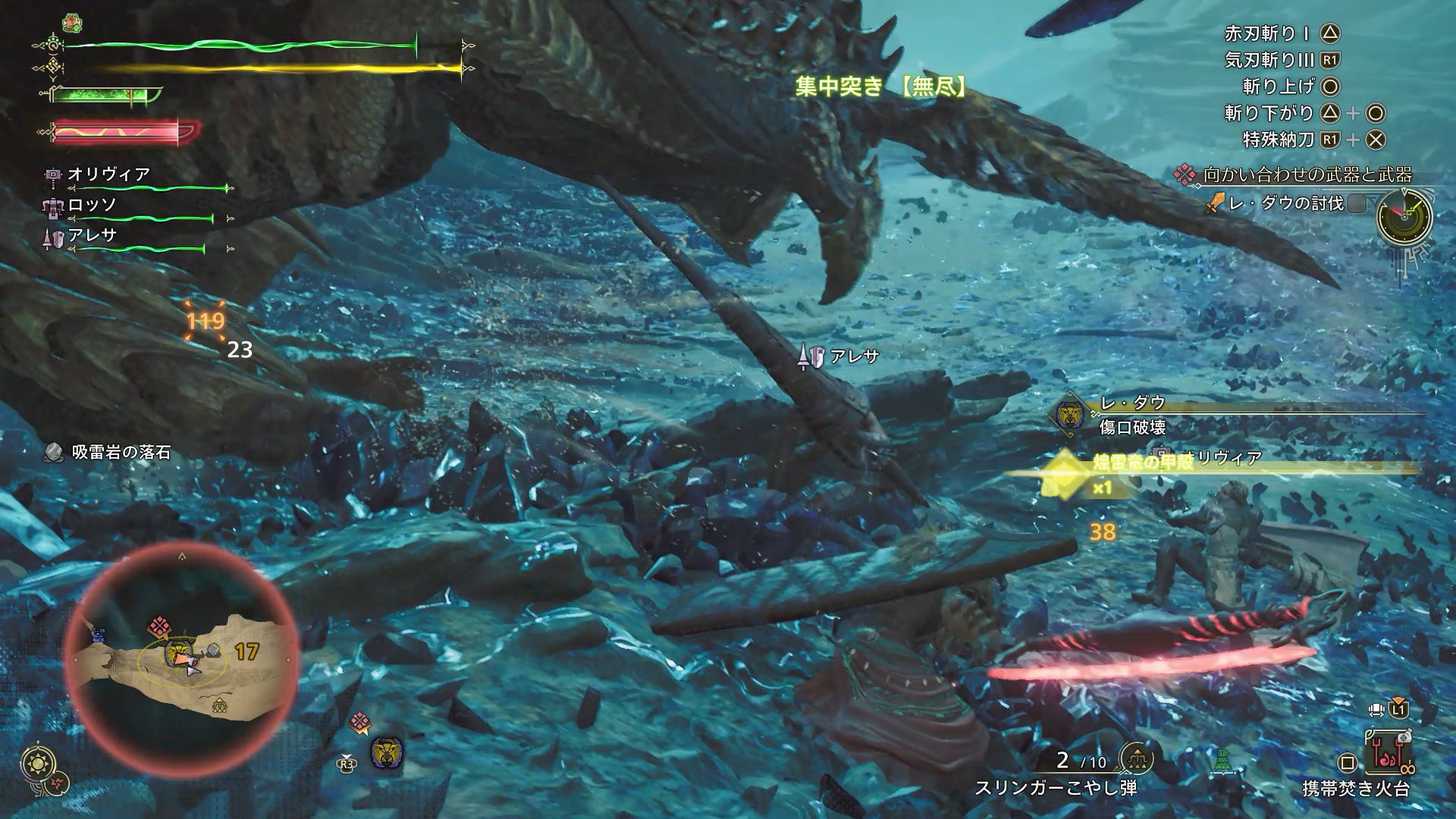The image size is (1456, 819).
Task: Open the circular minimap
Action: (182, 657)
